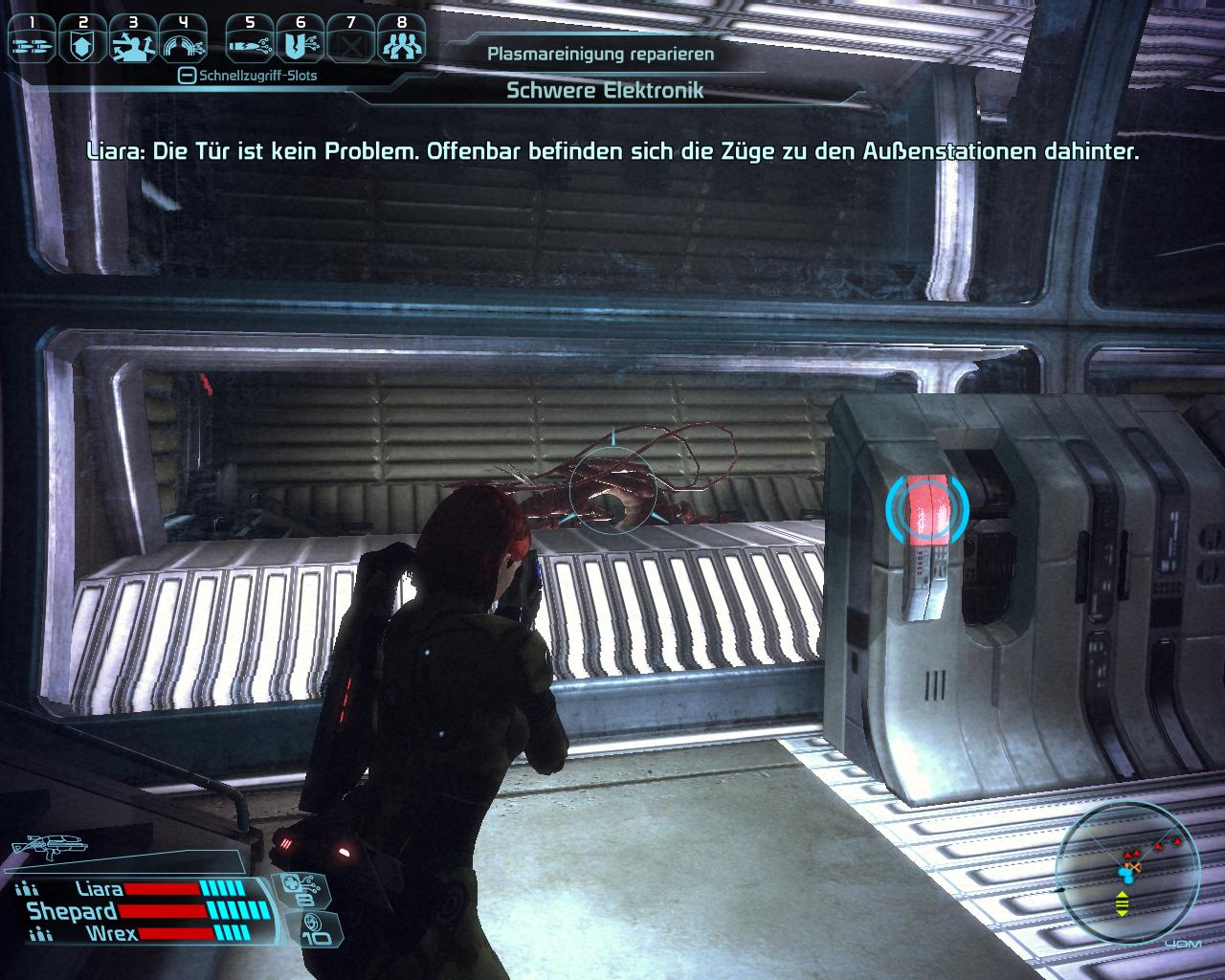1225x980 pixels.
Task: Activate quick slot 1 with the bullets icon
Action: (x=32, y=41)
